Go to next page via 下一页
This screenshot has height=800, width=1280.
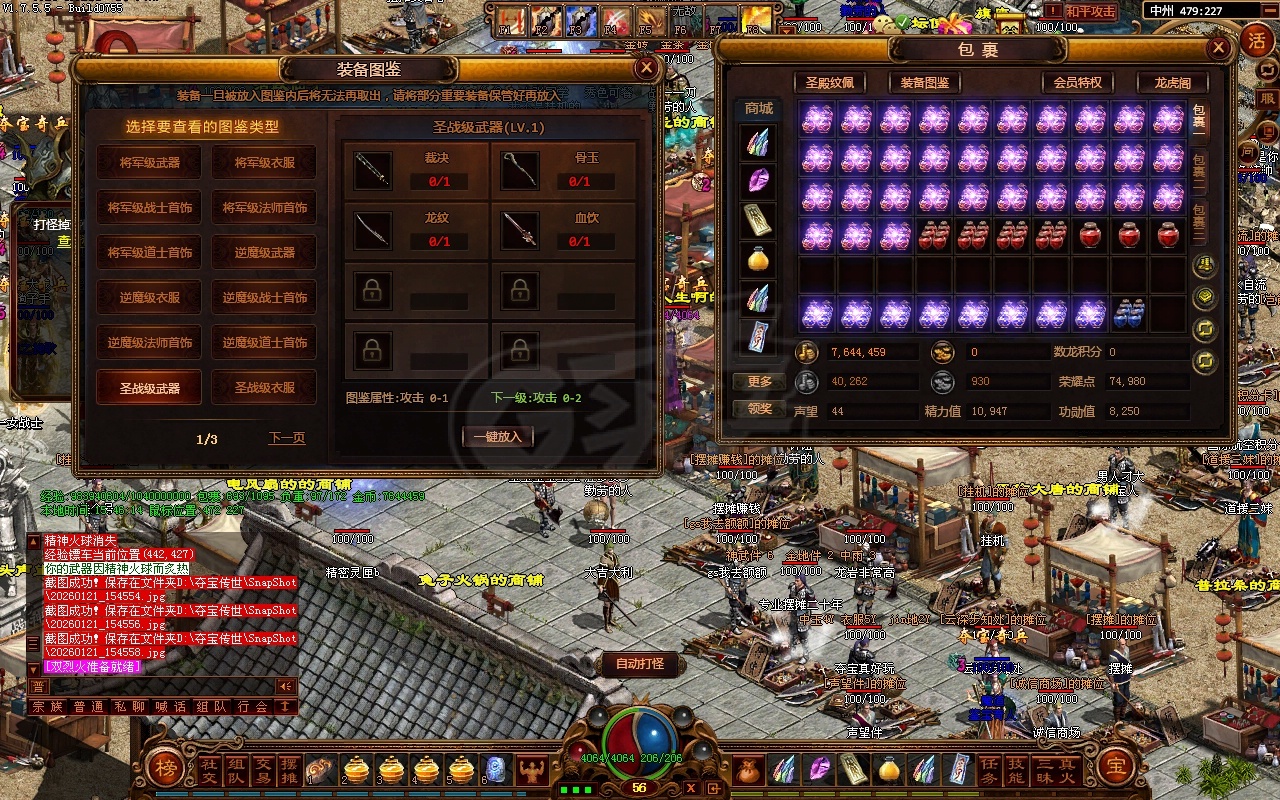click(x=286, y=438)
